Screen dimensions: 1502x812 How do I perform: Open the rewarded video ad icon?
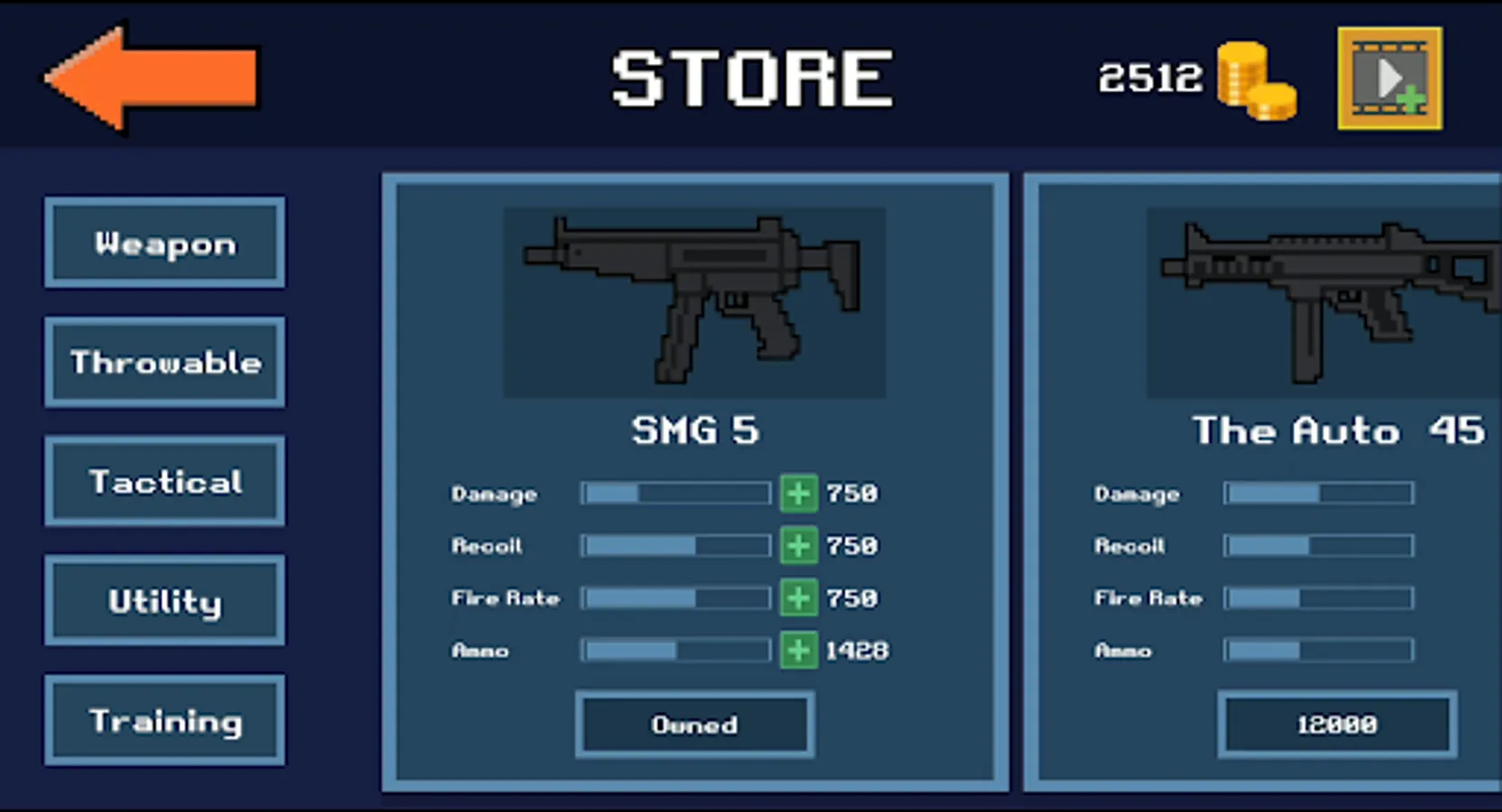coord(1389,77)
